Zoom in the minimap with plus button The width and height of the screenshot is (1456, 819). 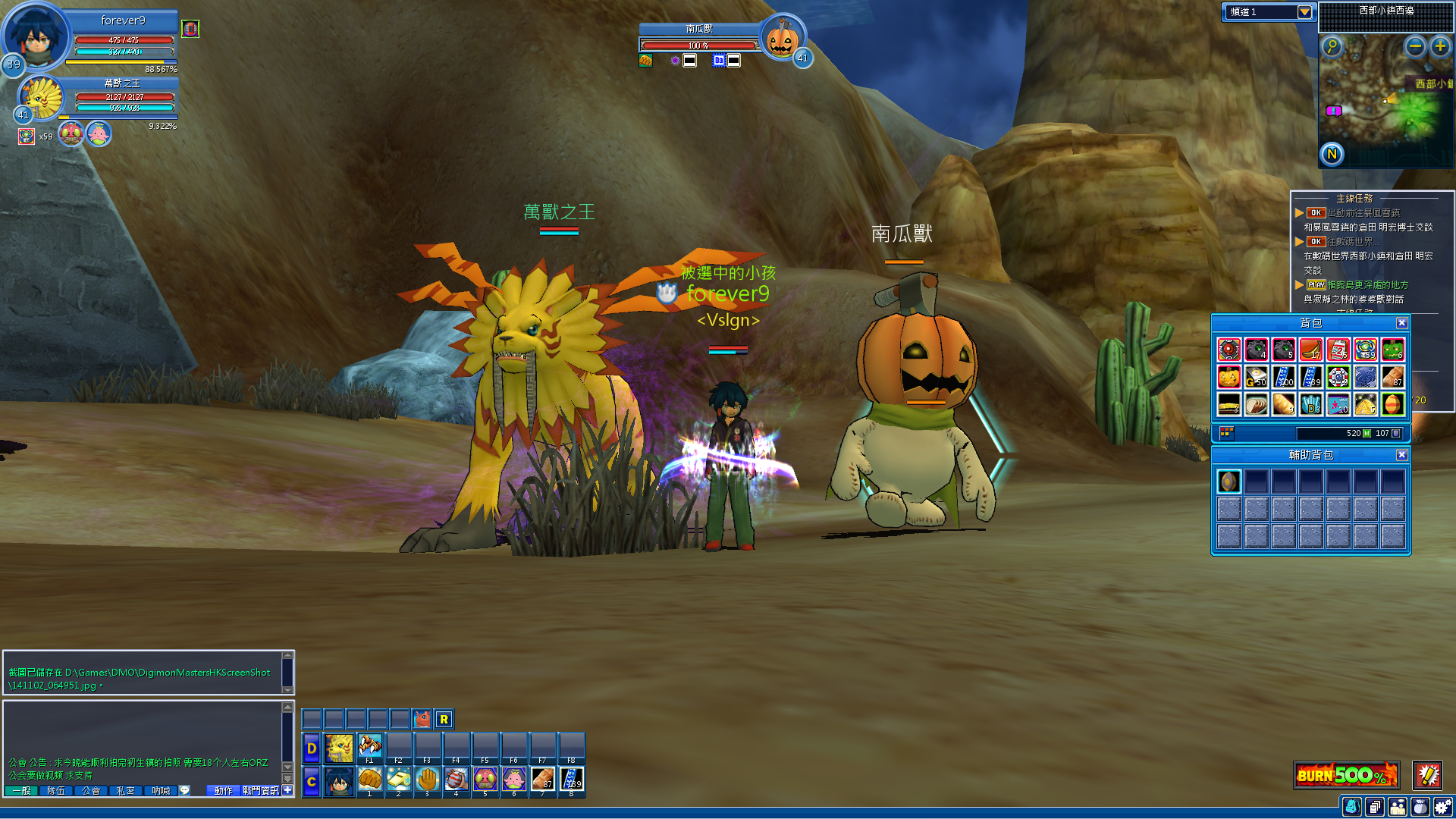(x=1439, y=46)
